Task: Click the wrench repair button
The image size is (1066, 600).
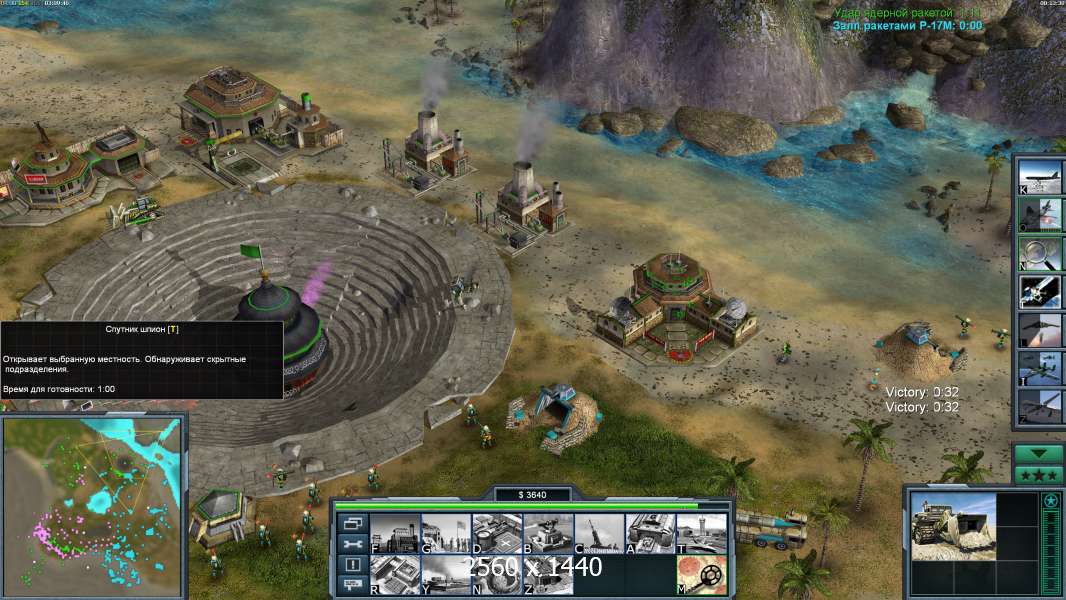Action: click(x=352, y=544)
